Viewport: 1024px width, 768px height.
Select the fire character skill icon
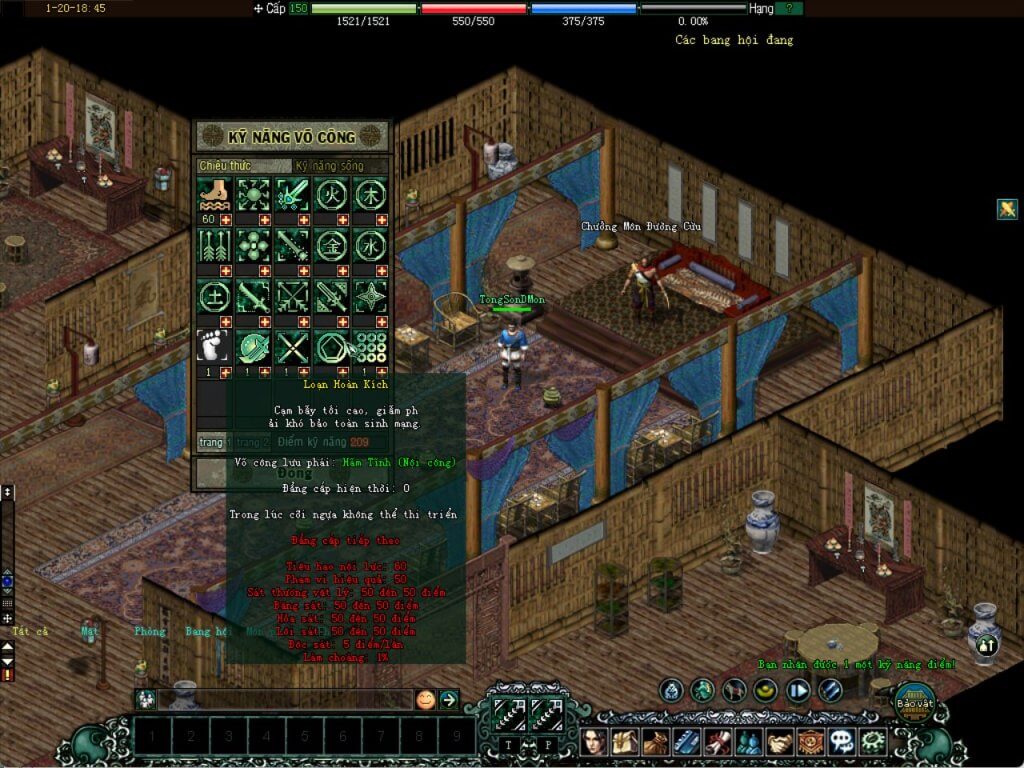pos(331,193)
